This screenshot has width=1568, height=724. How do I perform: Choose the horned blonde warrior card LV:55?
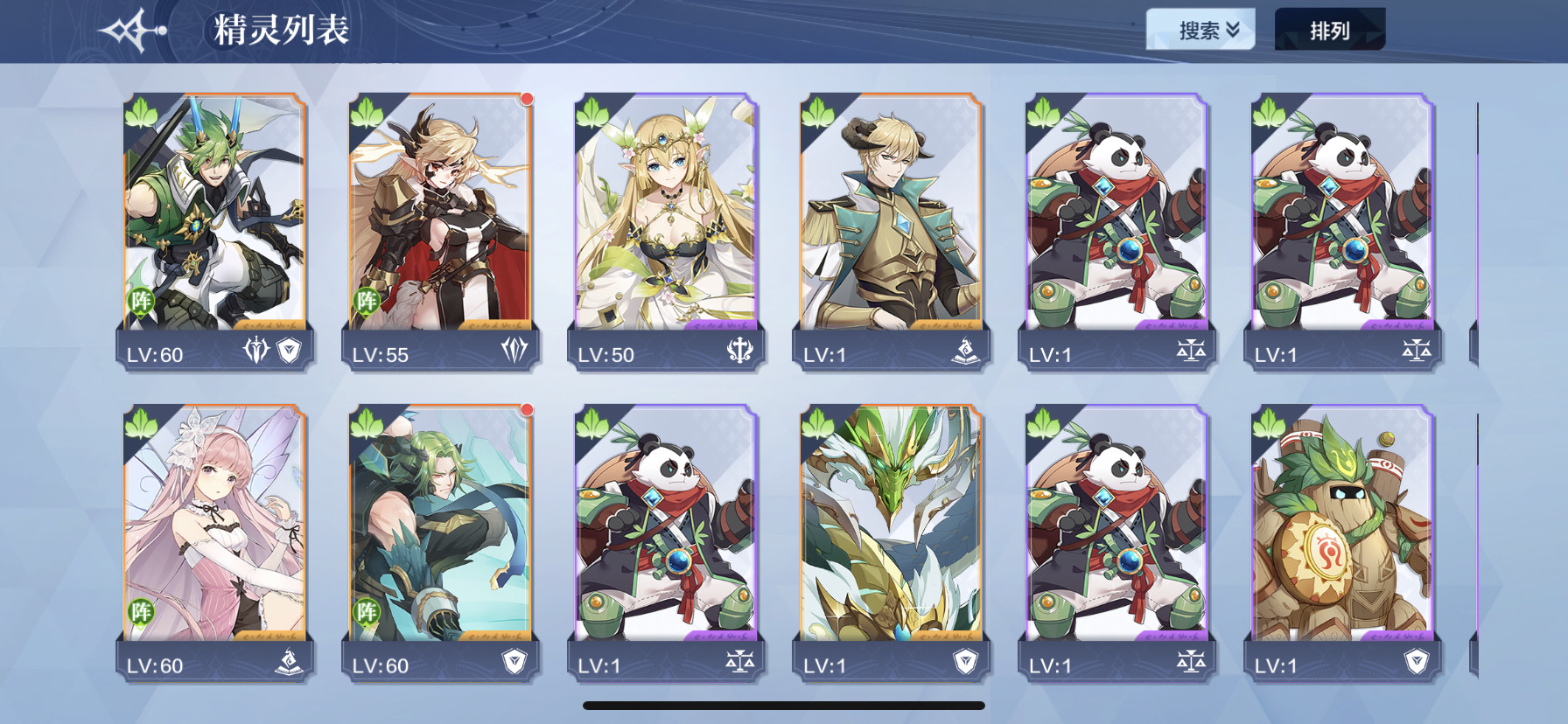click(x=440, y=232)
